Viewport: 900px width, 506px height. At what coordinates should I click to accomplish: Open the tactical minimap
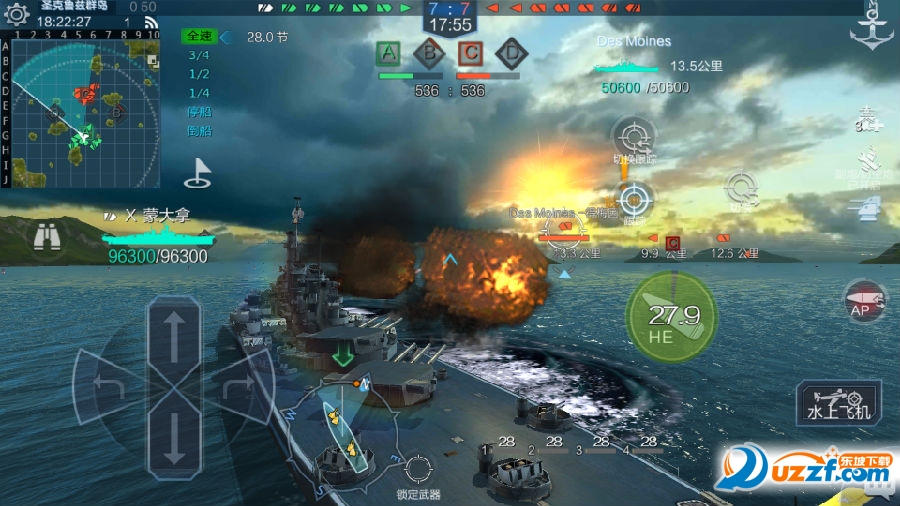point(82,108)
